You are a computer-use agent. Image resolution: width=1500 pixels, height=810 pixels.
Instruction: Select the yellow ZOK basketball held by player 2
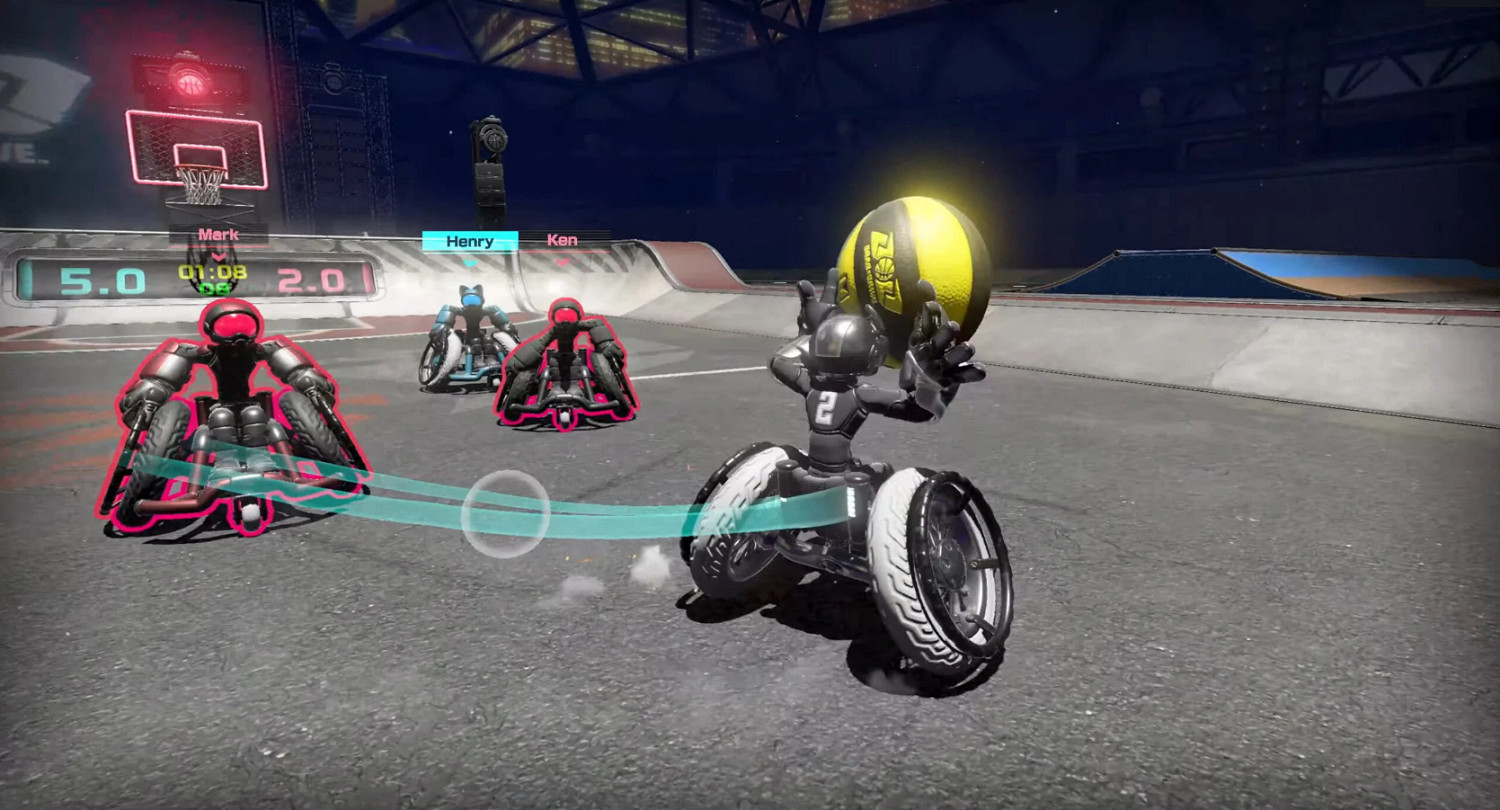[x=912, y=262]
